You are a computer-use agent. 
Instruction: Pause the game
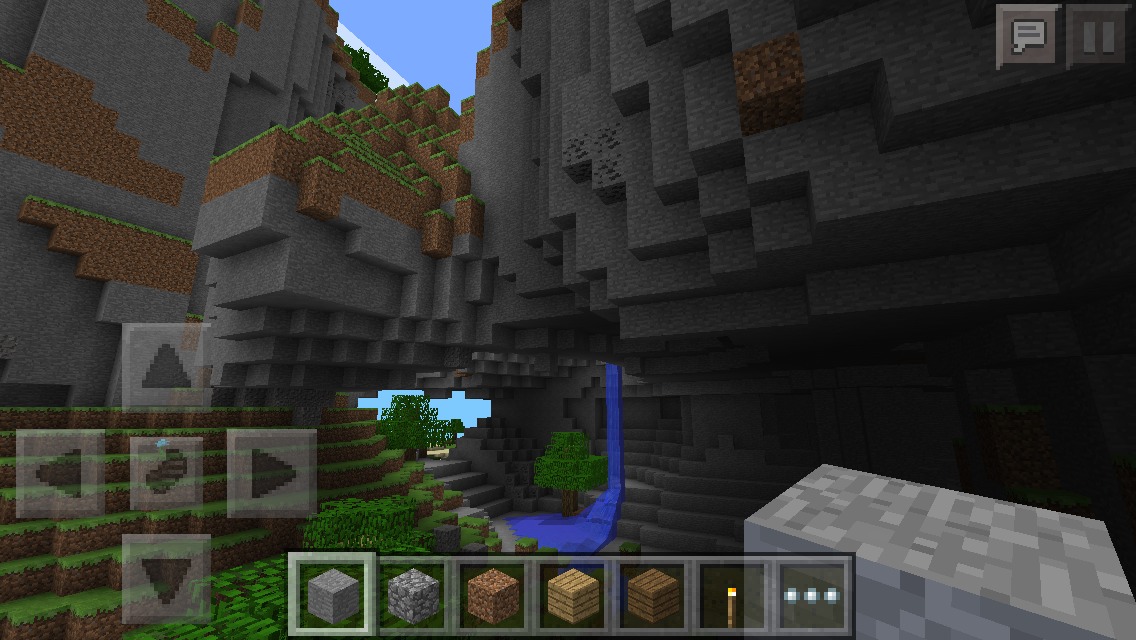coord(1097,37)
